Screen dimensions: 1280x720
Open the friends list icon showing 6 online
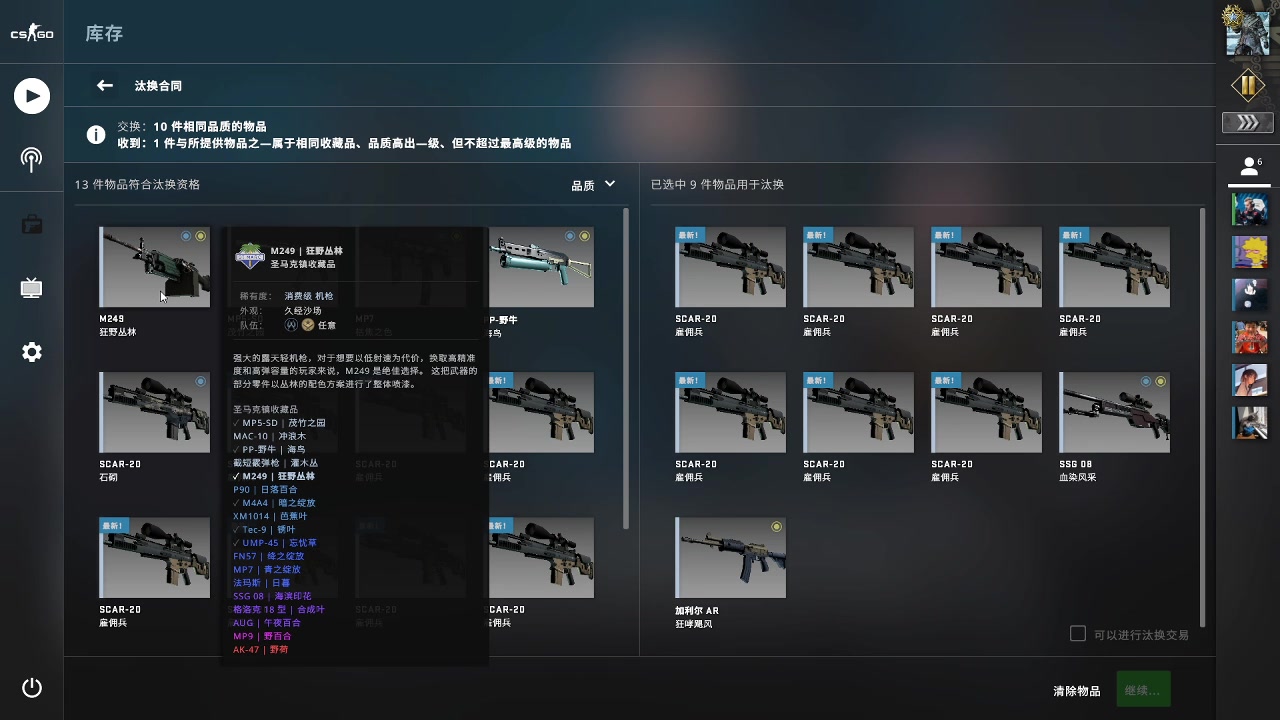(1249, 166)
